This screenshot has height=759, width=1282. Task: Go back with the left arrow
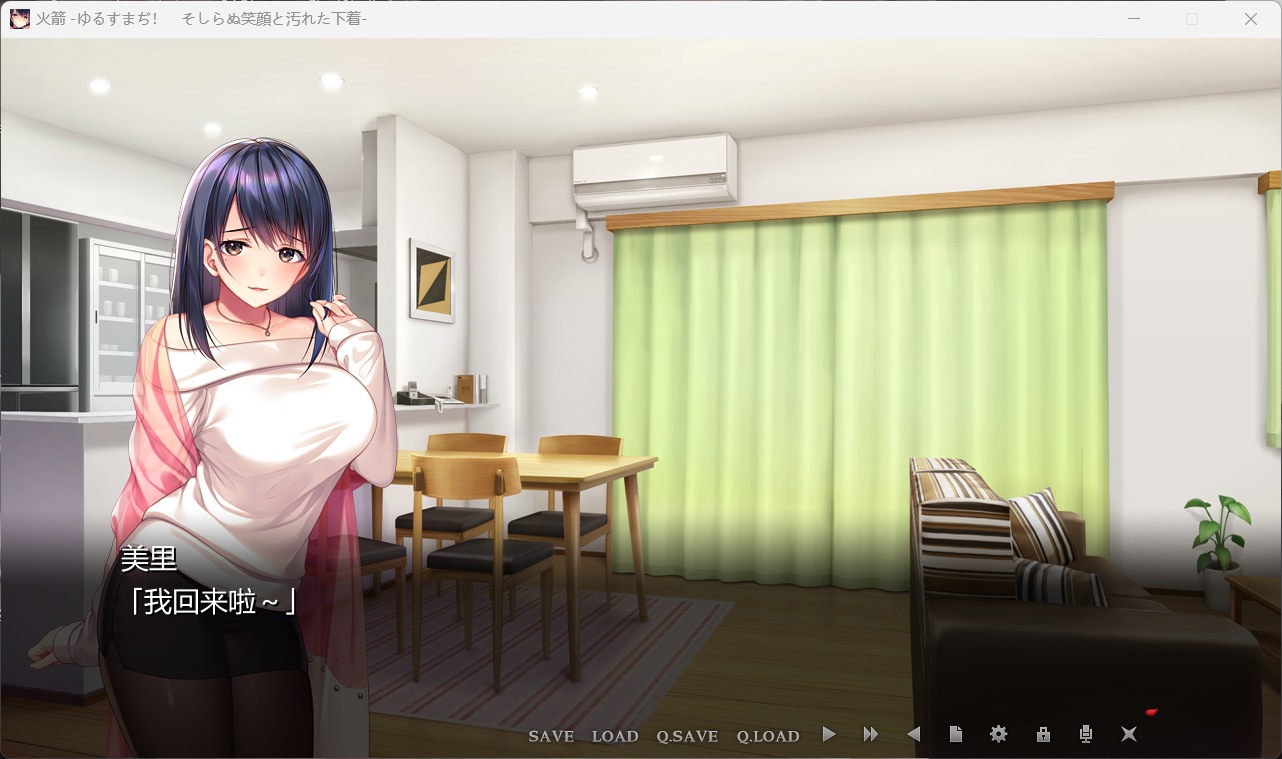tap(913, 735)
